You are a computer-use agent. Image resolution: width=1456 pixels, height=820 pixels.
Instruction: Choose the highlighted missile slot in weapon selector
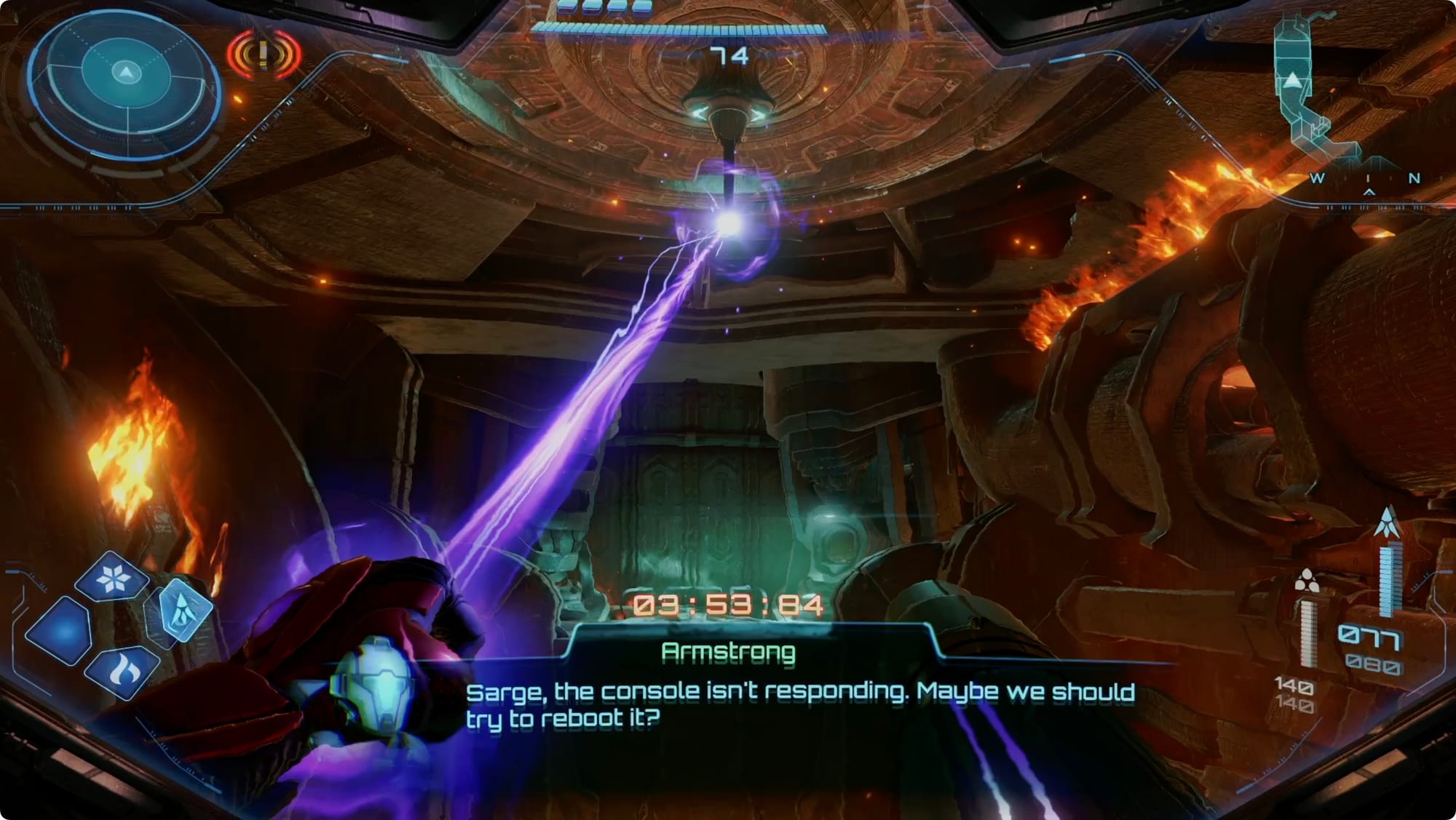pyautogui.click(x=180, y=610)
